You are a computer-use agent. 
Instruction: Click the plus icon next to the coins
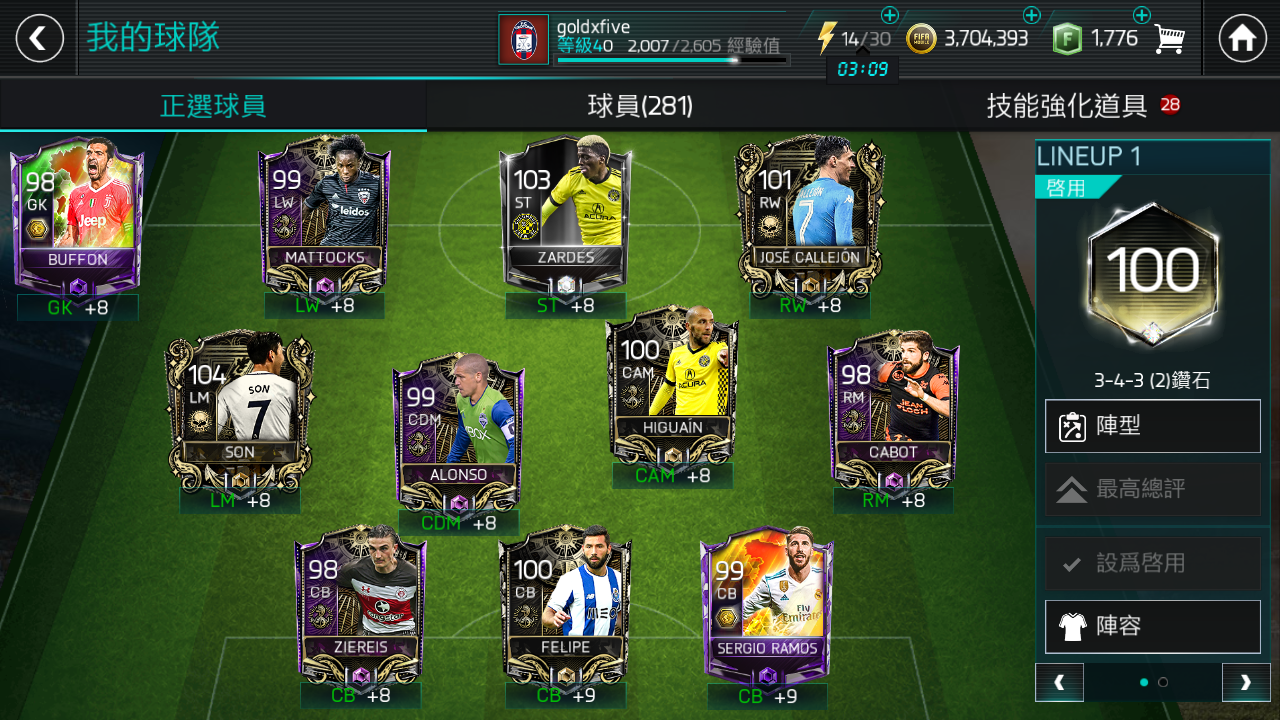1030,15
